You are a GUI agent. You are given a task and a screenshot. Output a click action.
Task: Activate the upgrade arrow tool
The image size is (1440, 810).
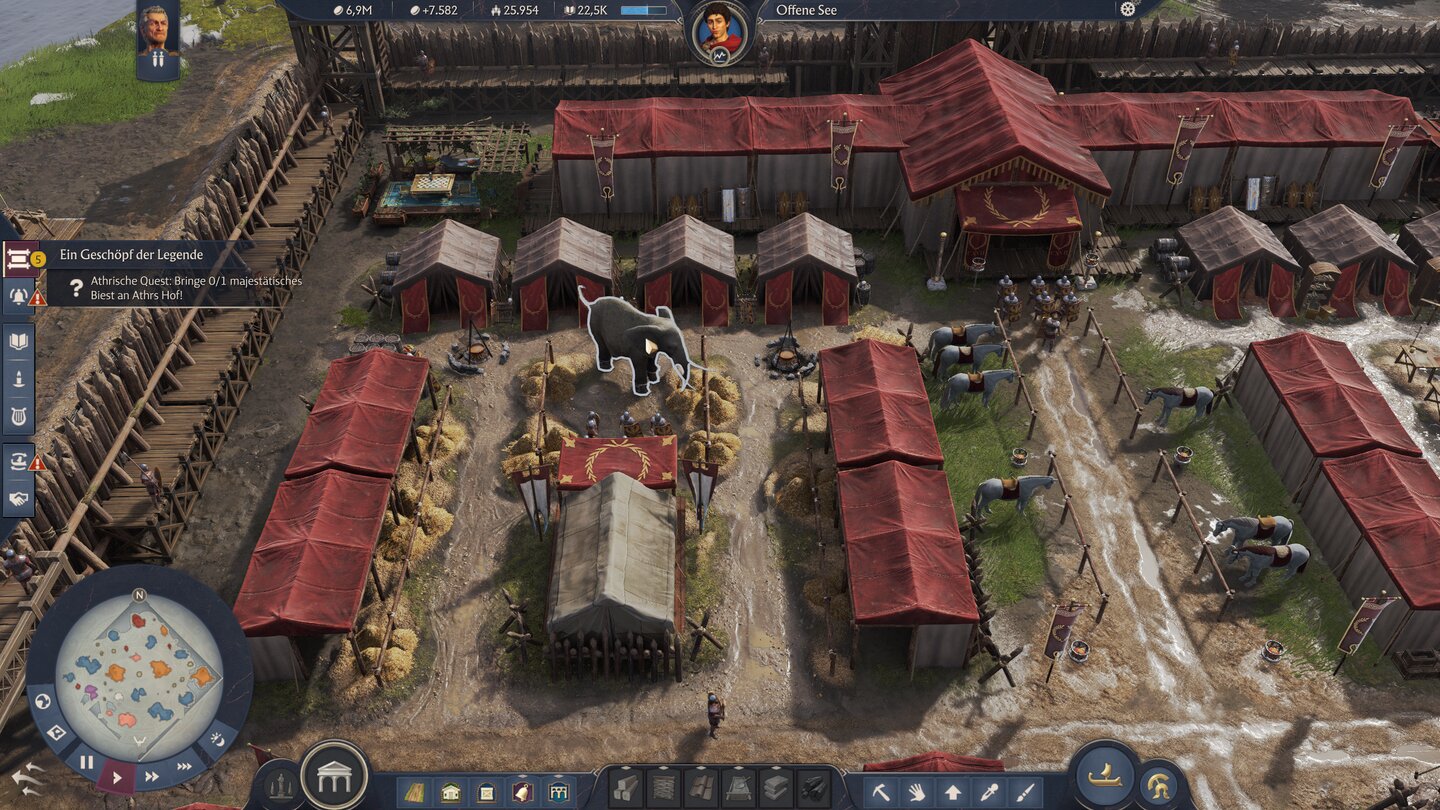953,792
